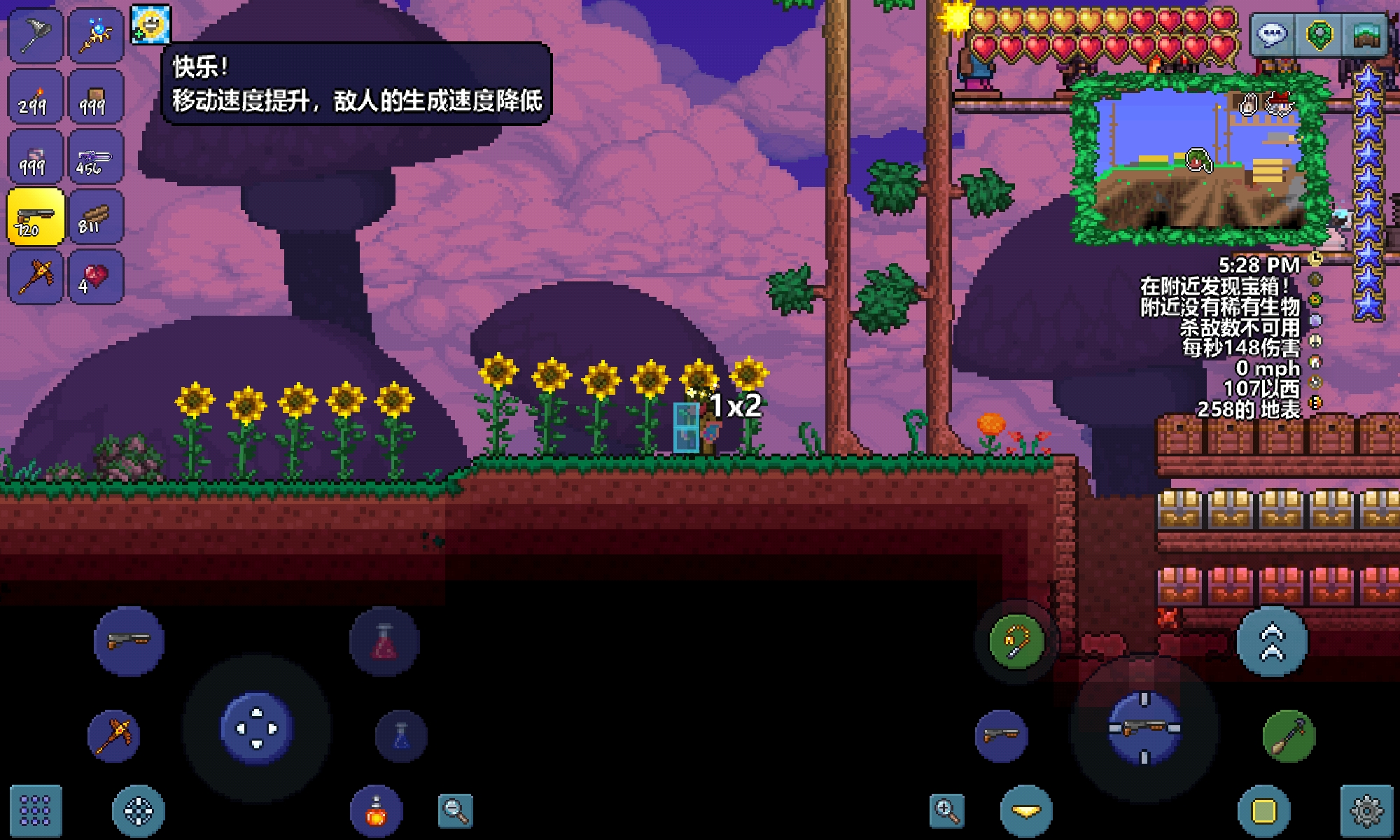Zoom out with the minus magnifier
Viewport: 1400px width, 840px height.
pos(455,811)
